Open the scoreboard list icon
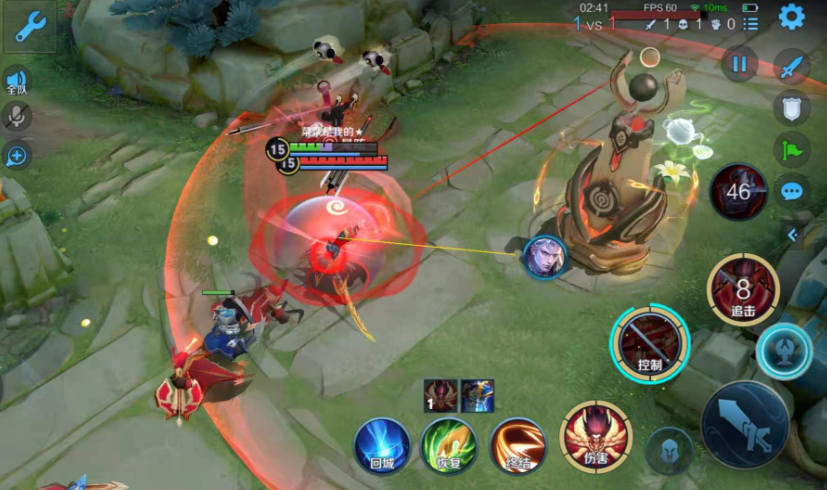This screenshot has width=827, height=490. (751, 23)
